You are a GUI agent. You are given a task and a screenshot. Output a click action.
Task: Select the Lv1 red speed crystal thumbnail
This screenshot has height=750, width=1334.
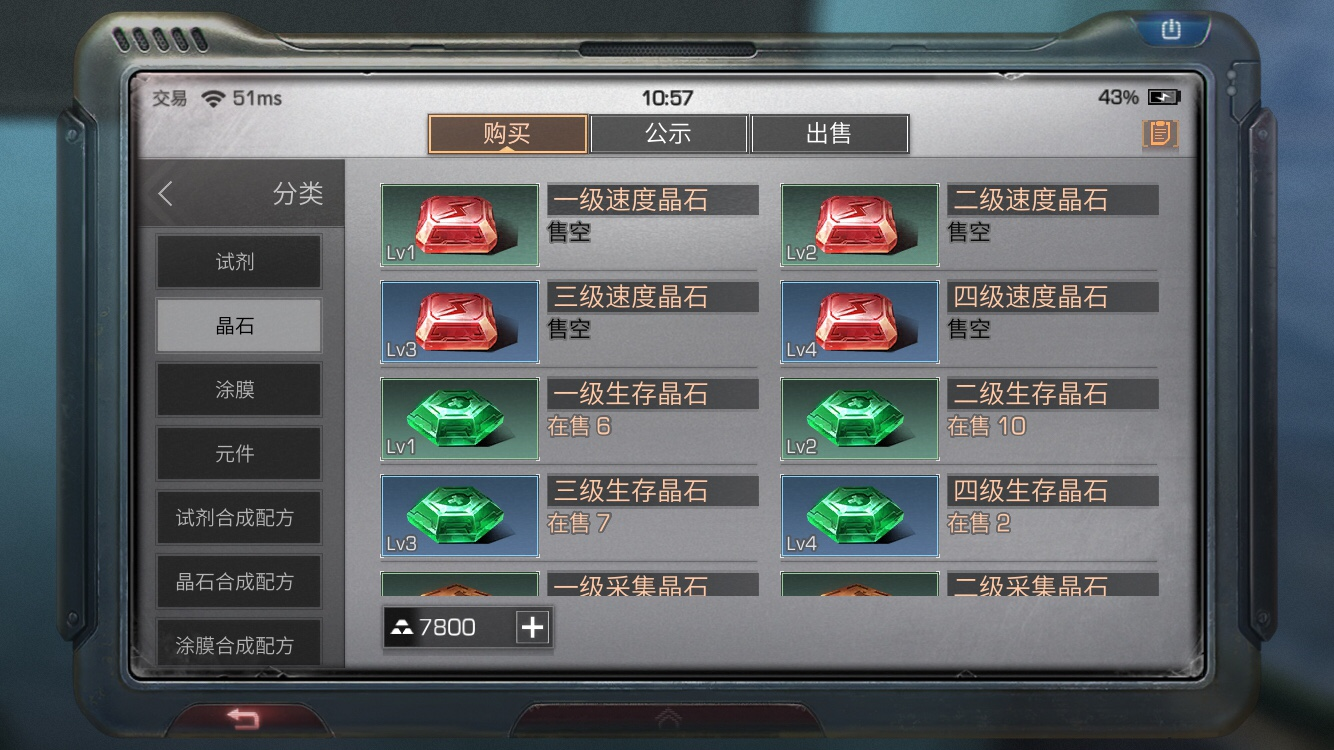459,225
